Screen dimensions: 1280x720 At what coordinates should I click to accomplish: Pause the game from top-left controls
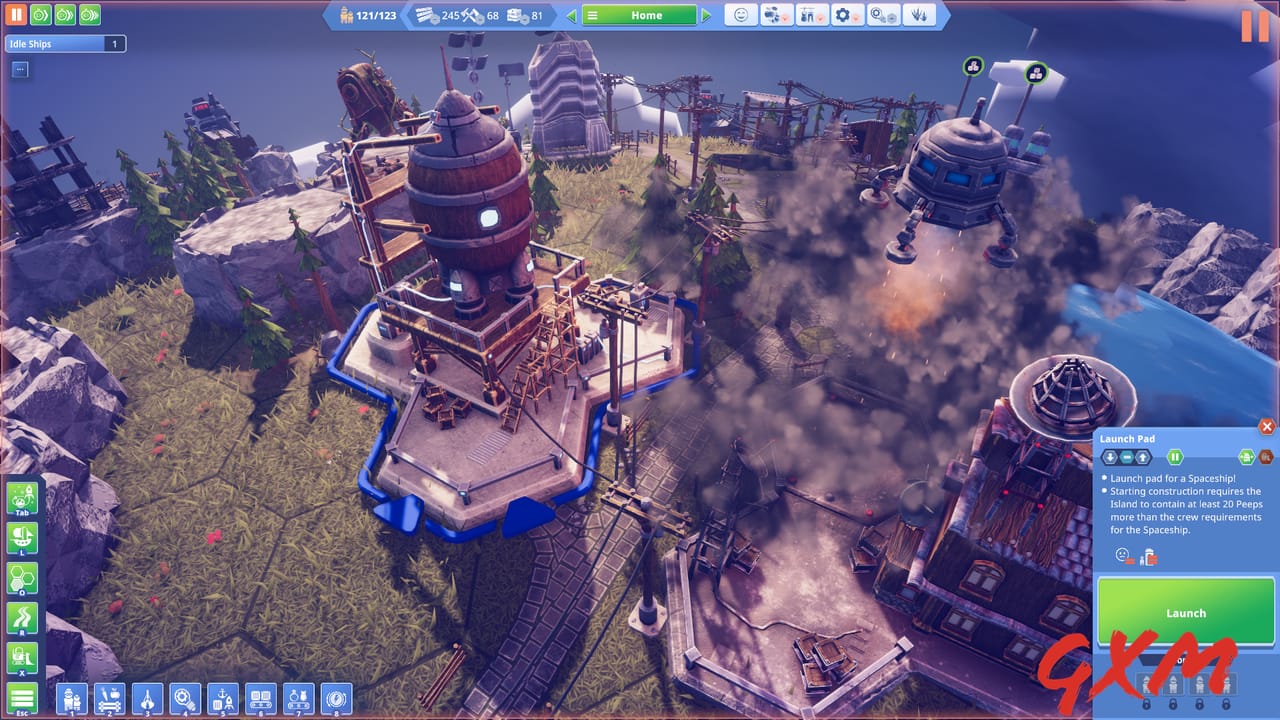tap(16, 15)
